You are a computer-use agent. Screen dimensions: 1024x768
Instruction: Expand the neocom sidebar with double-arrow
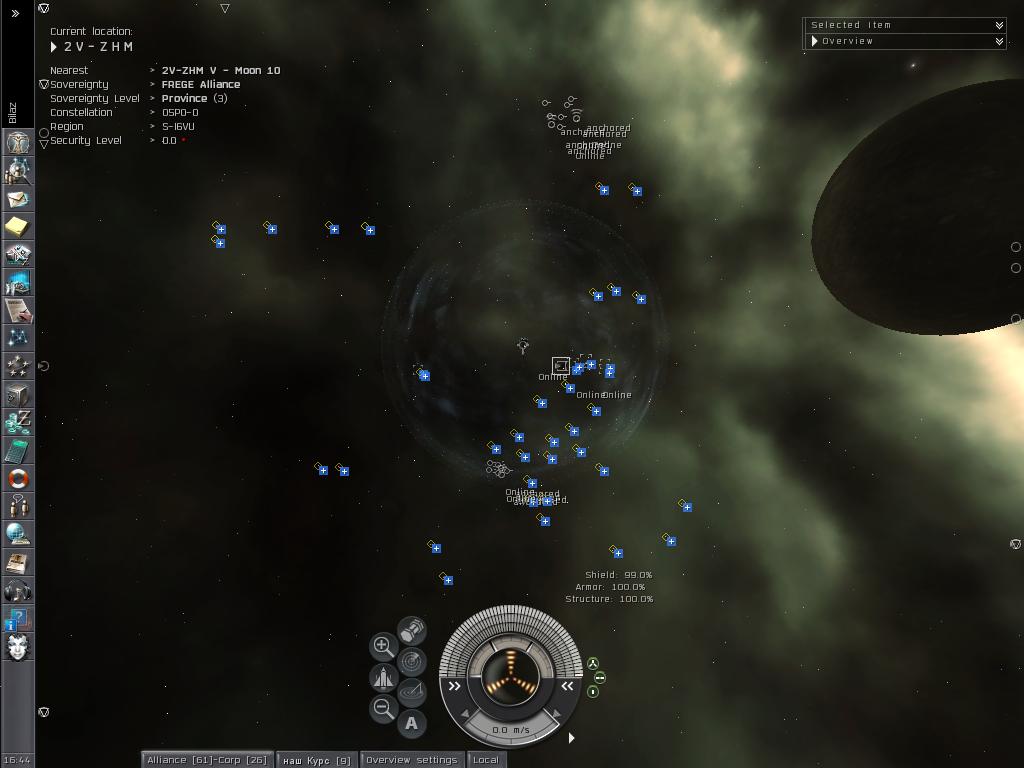(x=15, y=13)
